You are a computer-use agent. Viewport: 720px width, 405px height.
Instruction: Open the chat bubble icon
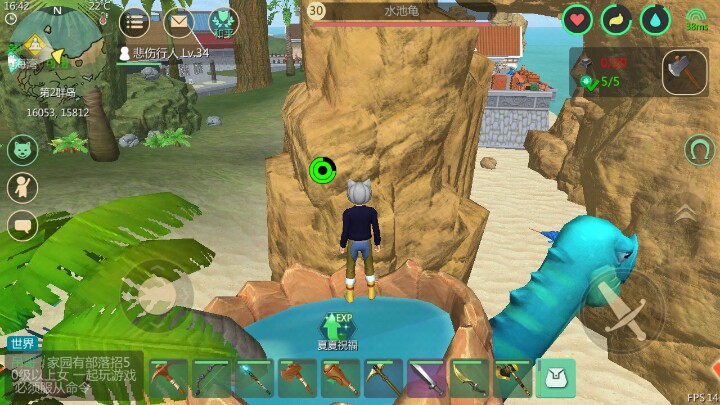22,225
